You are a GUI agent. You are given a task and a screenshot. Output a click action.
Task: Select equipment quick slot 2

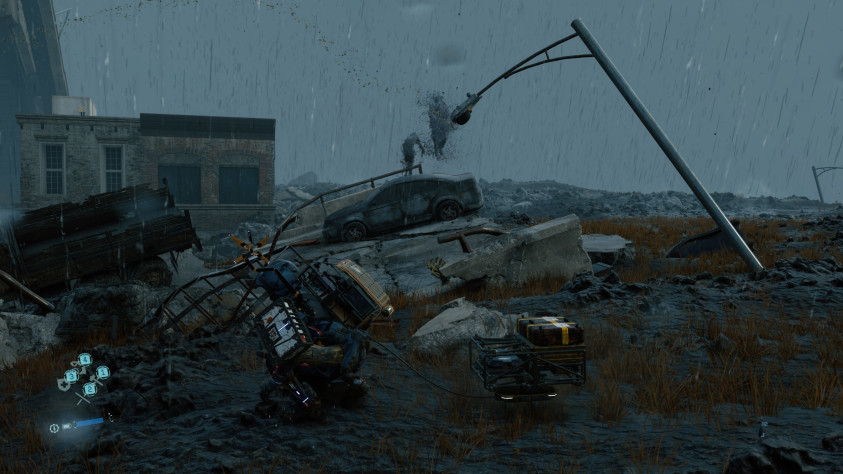pos(89,388)
